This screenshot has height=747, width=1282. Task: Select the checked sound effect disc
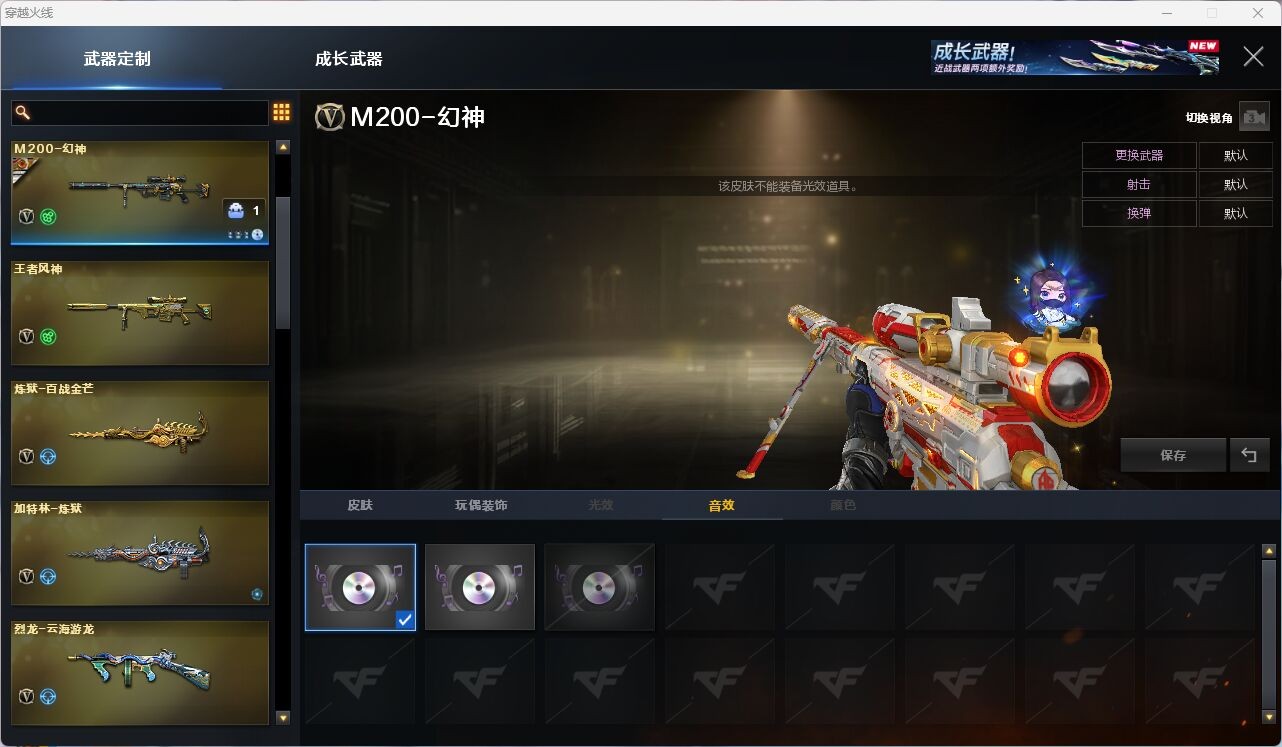point(360,587)
